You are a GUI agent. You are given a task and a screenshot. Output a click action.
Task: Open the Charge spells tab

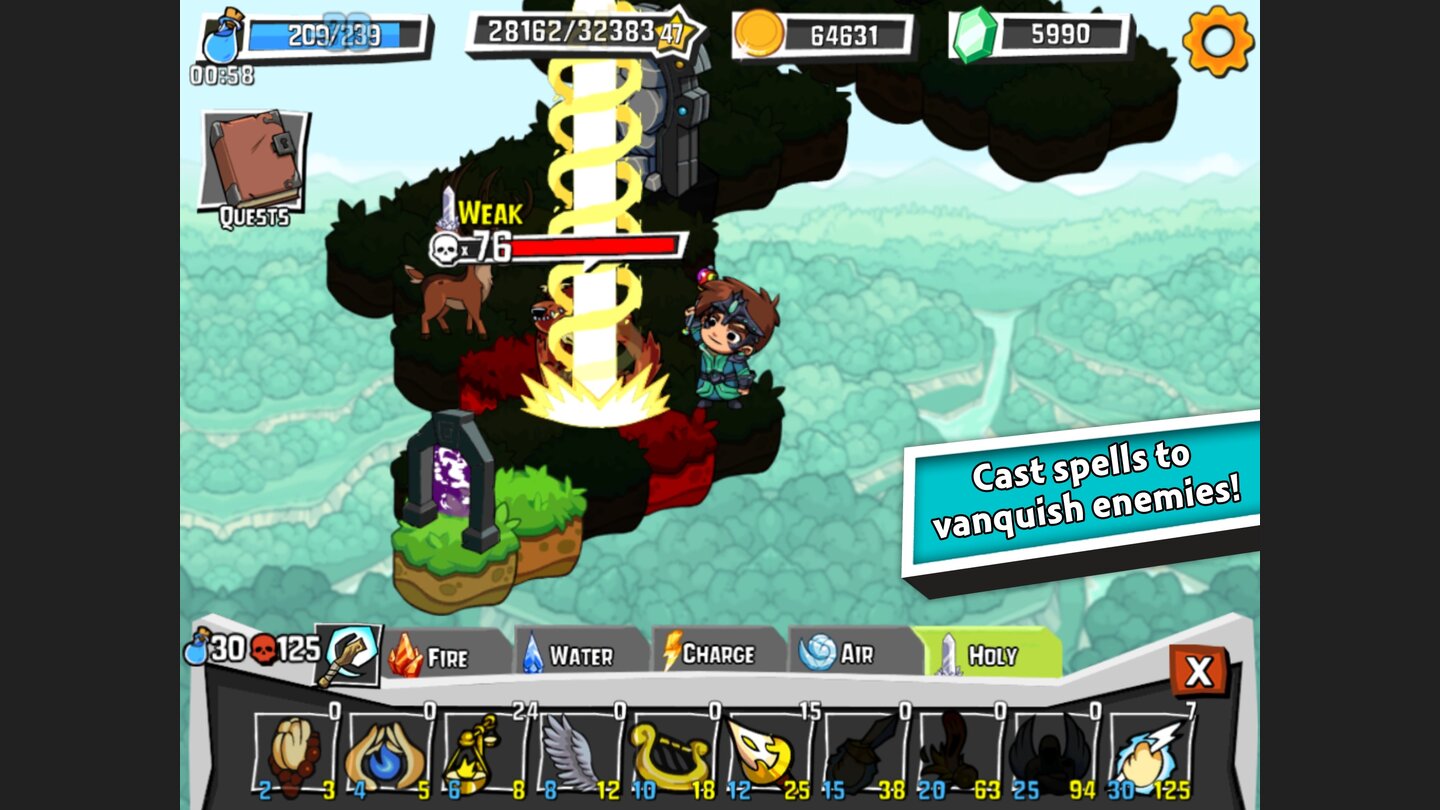[716, 653]
